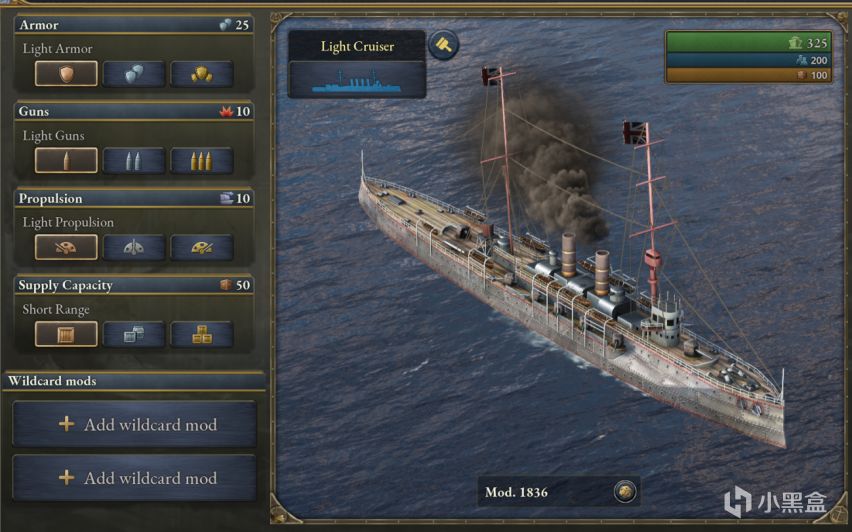Viewport: 852px width, 532px height.
Task: Select the single-shell Light Guns option
Action: coord(66,161)
